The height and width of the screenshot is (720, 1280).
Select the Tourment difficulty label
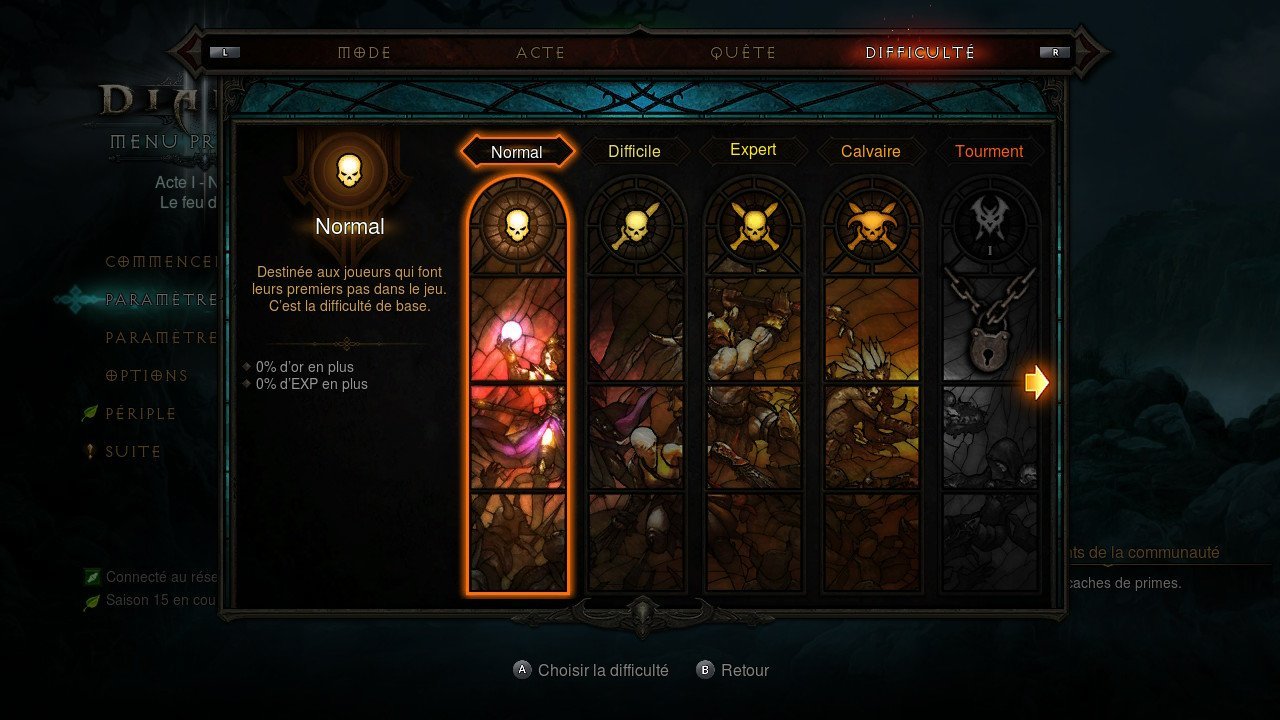989,151
